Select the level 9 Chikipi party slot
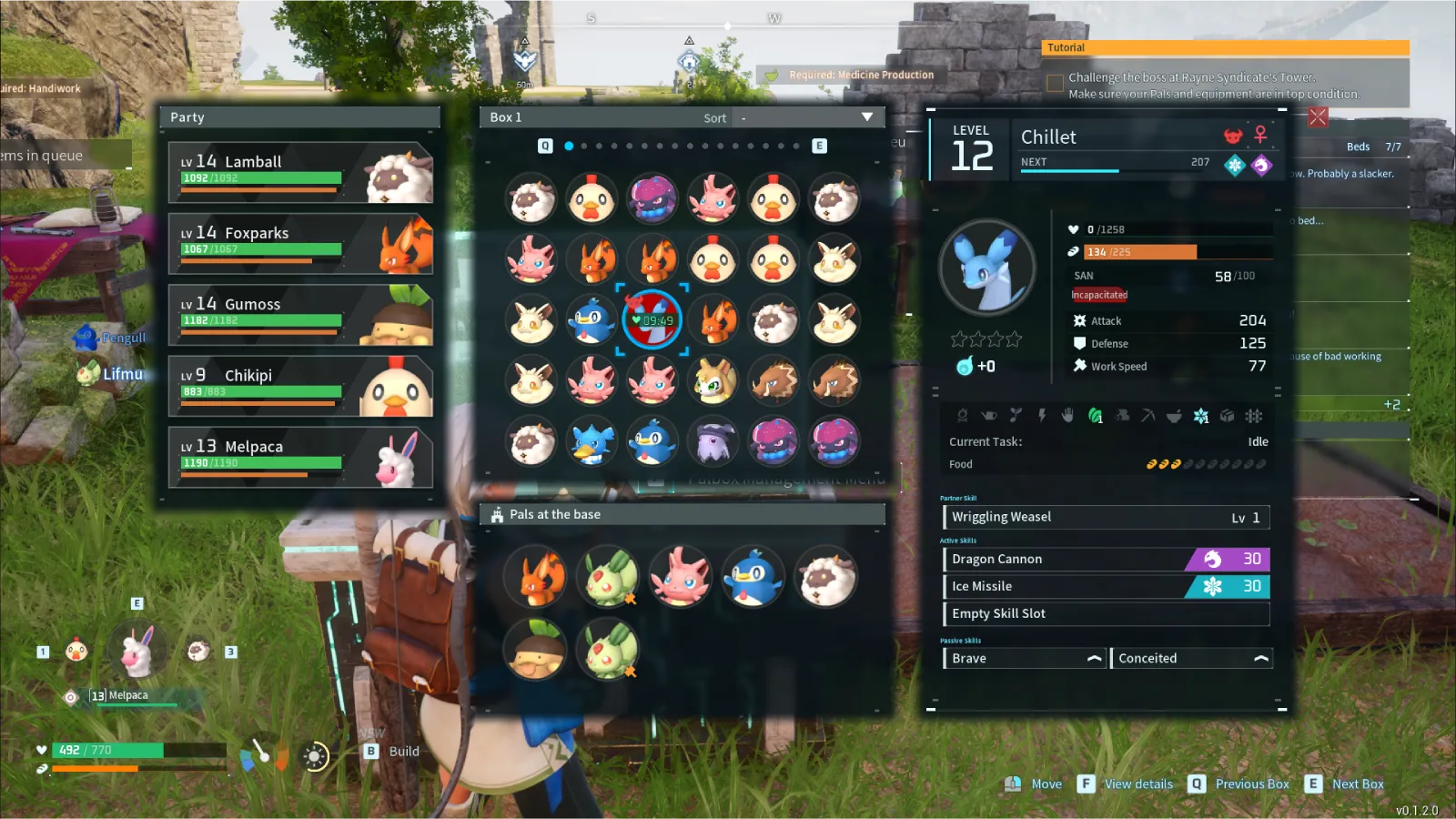This screenshot has height=819, width=1456. 300,386
